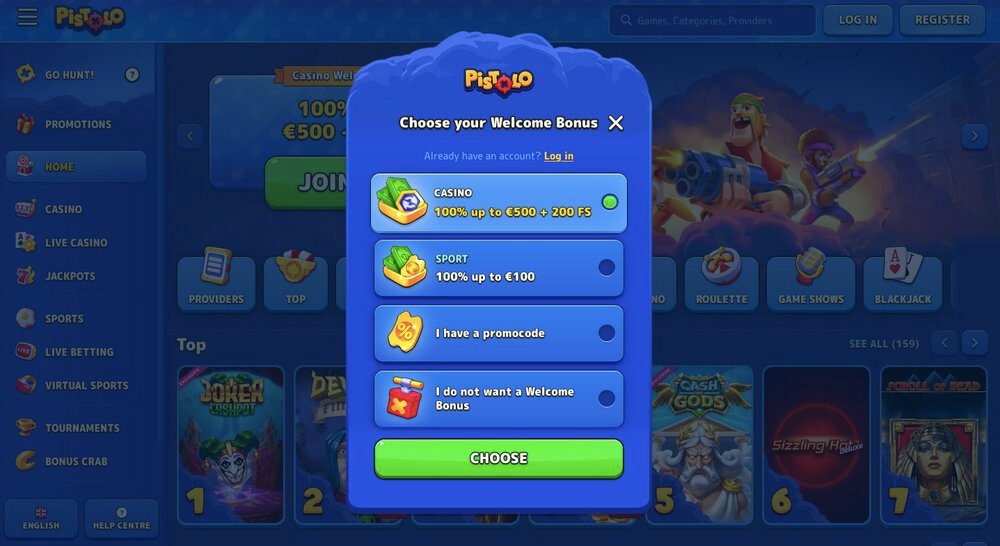Select the 'I have a promocode' option

pos(499,333)
